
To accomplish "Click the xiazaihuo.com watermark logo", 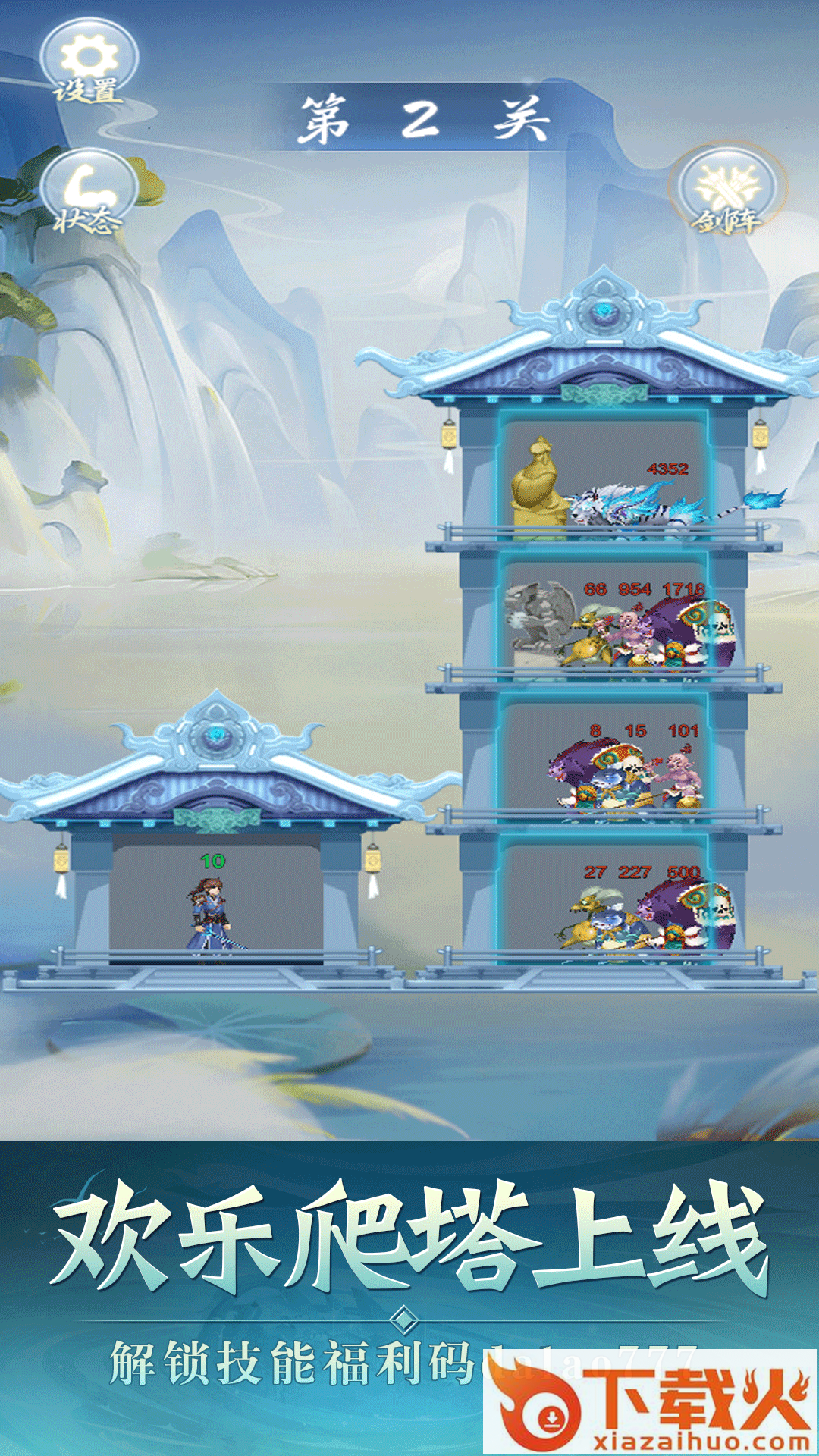I will pos(651,1403).
